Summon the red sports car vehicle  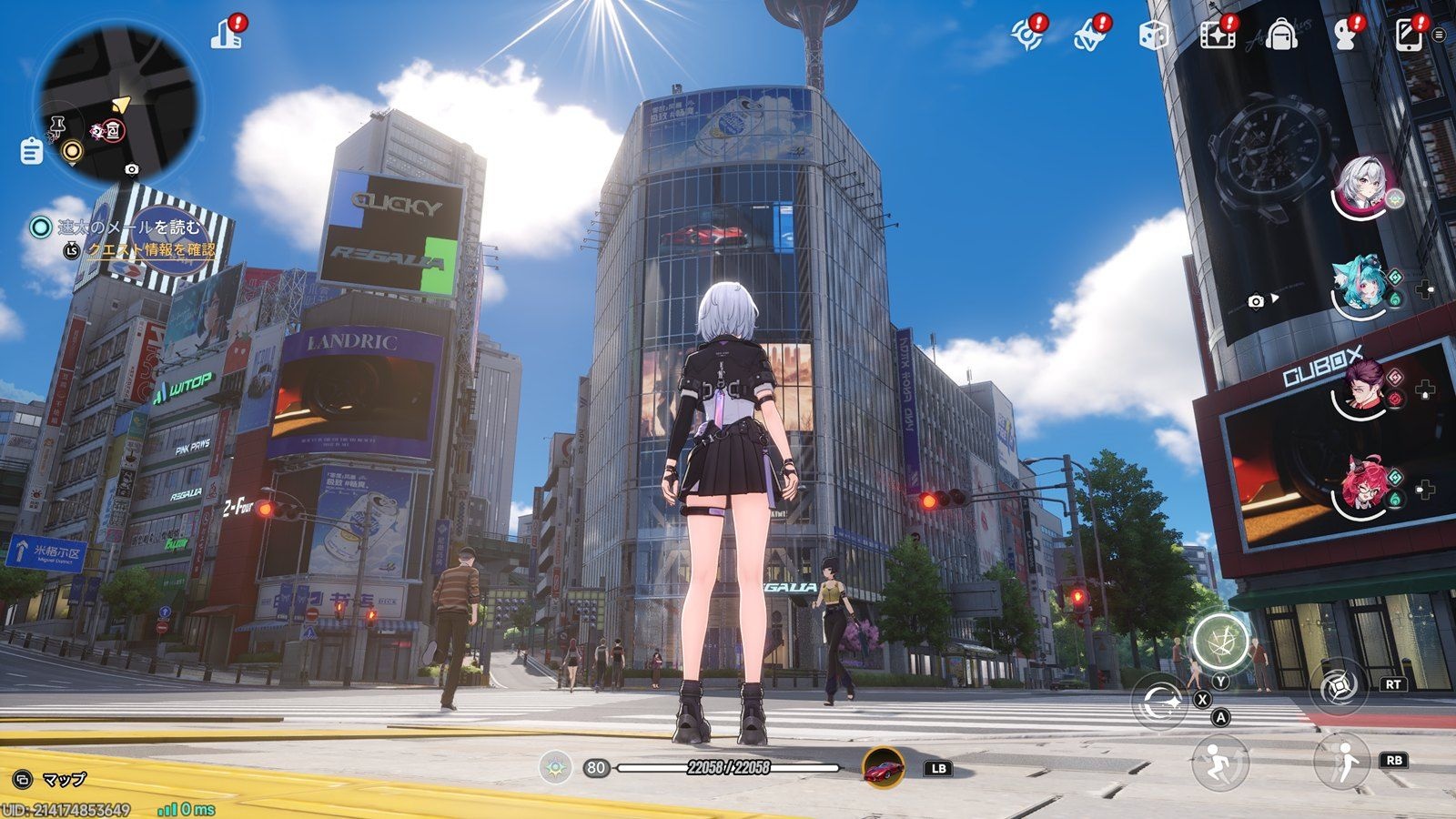(x=883, y=767)
